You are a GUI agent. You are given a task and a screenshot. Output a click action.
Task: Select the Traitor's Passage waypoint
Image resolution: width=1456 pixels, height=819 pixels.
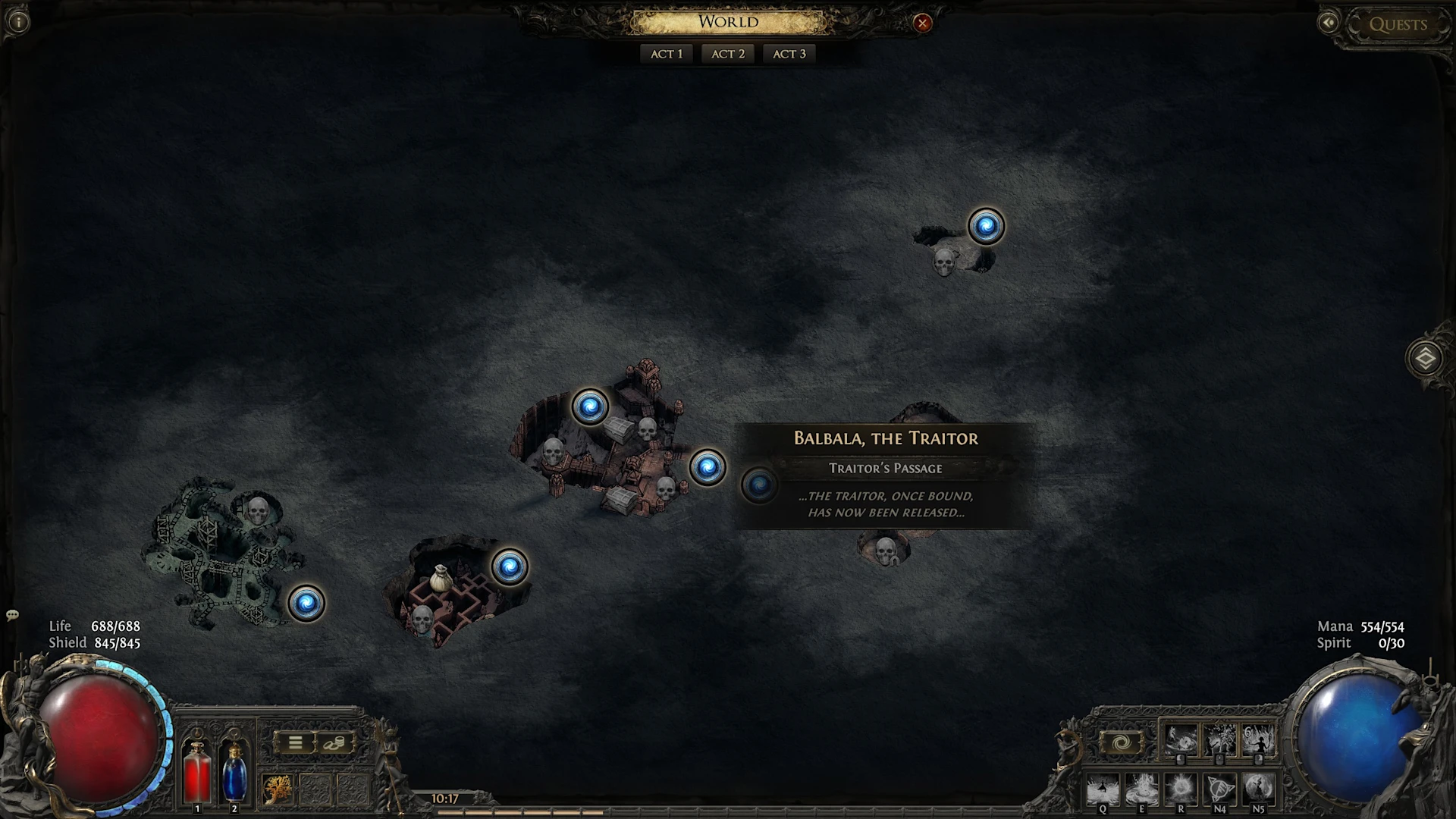click(x=759, y=485)
